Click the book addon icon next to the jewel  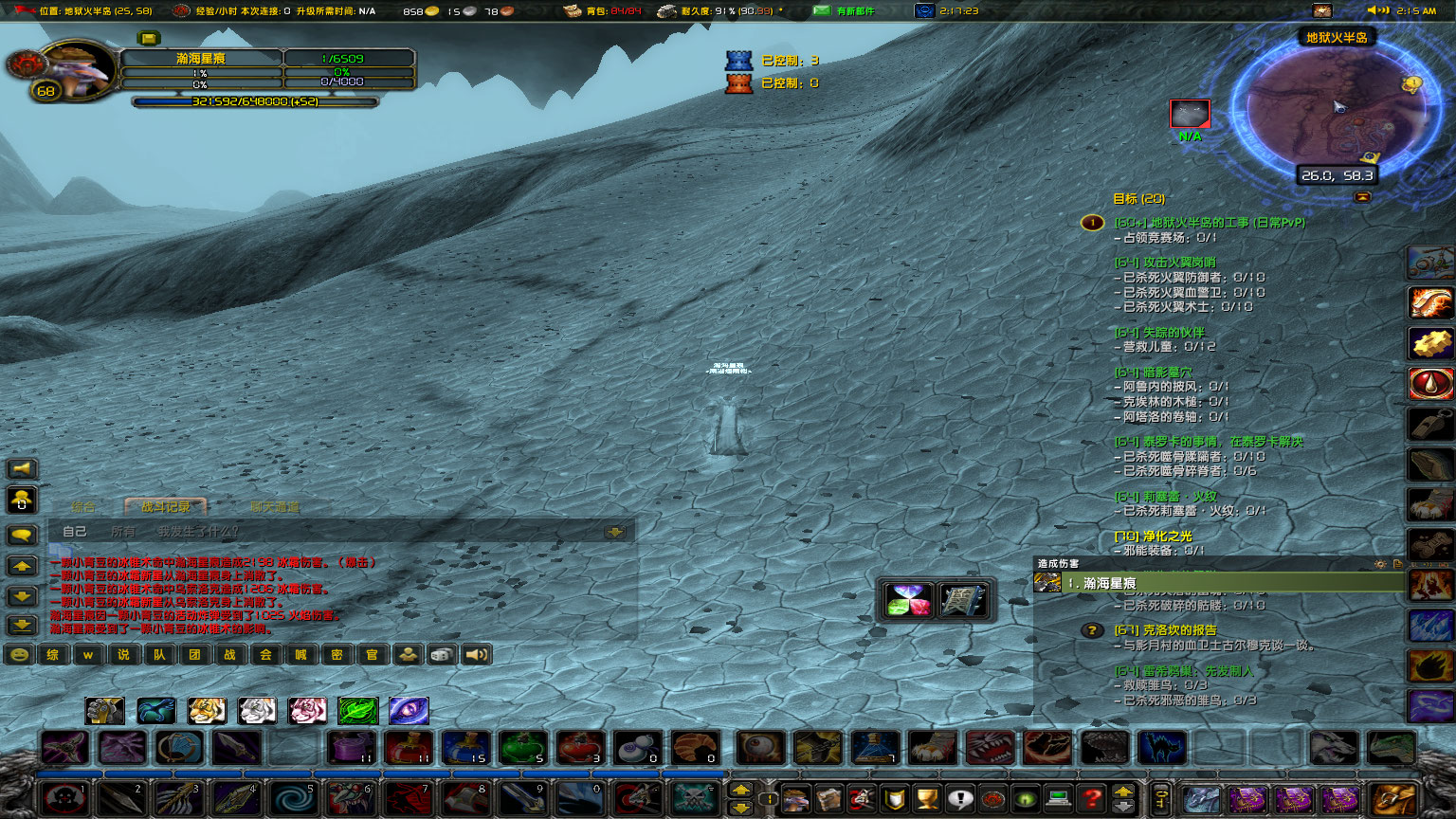coord(963,598)
